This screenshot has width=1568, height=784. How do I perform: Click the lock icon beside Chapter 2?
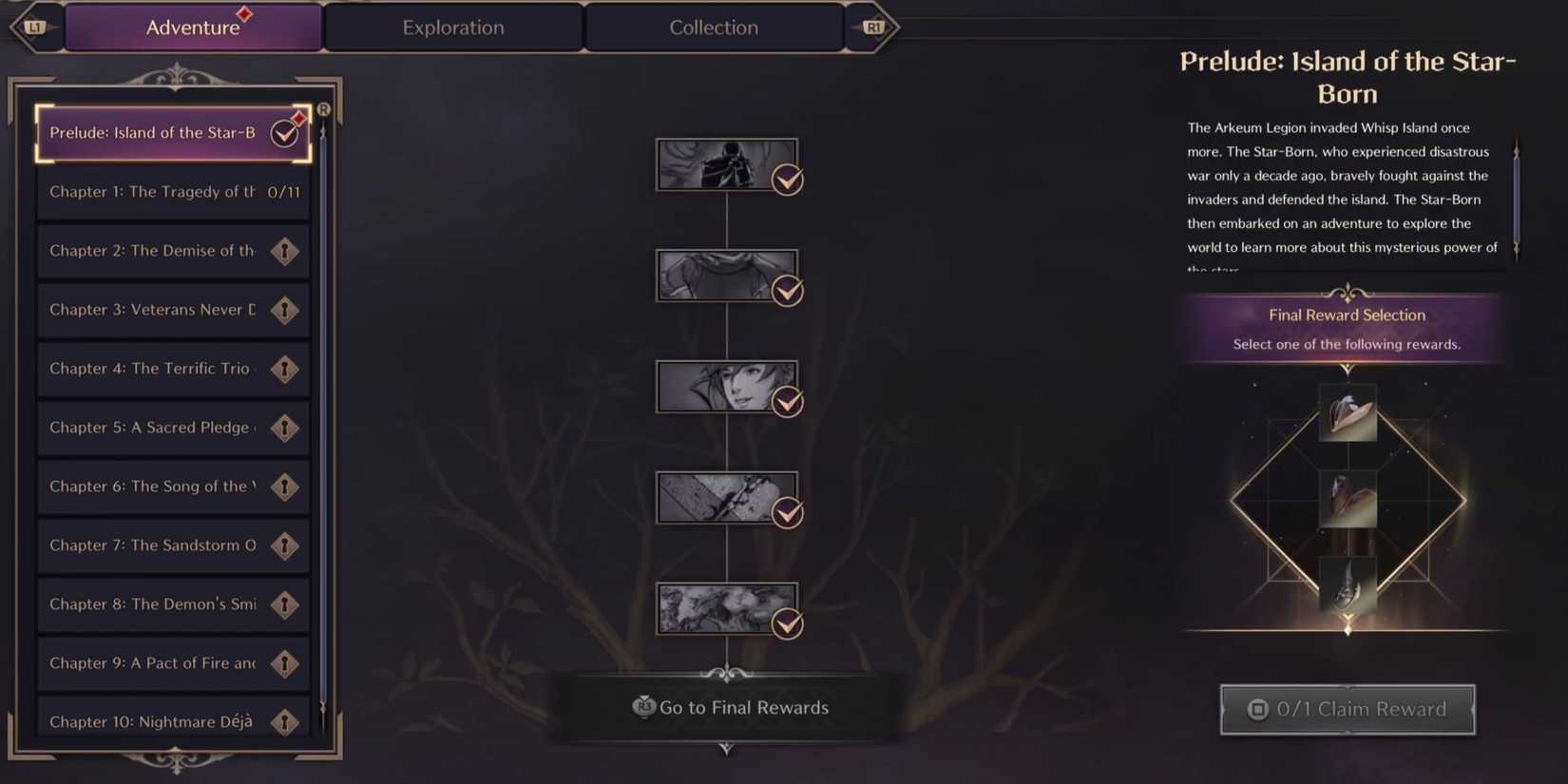click(285, 251)
